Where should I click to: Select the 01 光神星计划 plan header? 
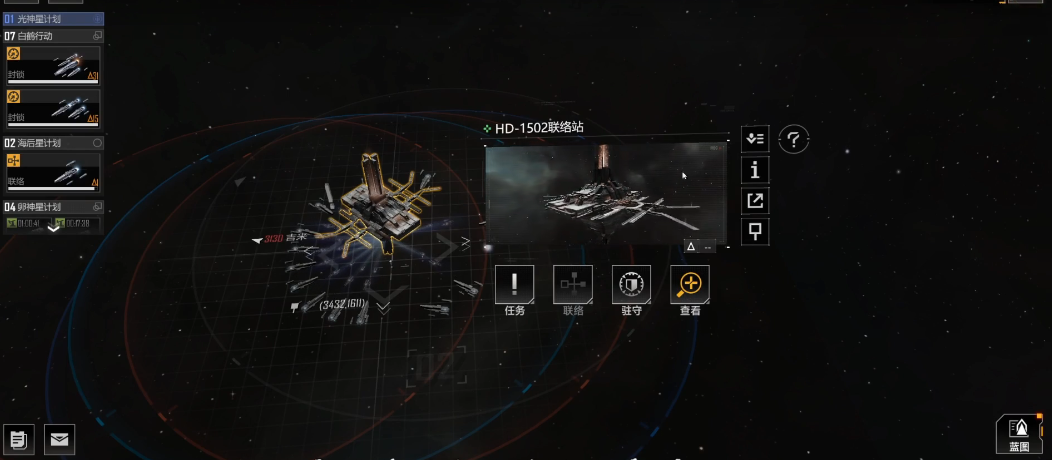52,19
